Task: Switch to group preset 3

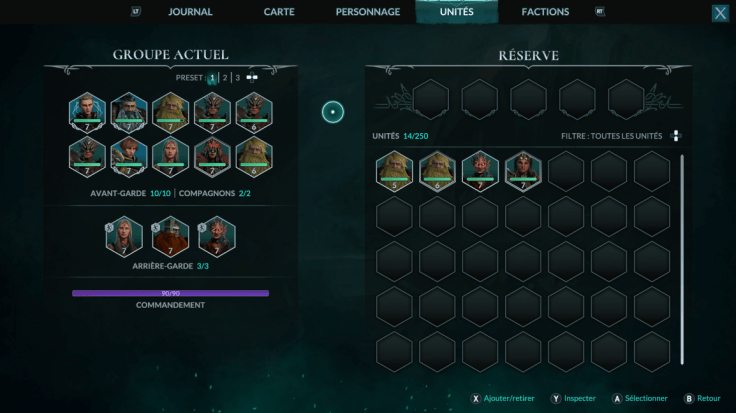Action: (237, 77)
